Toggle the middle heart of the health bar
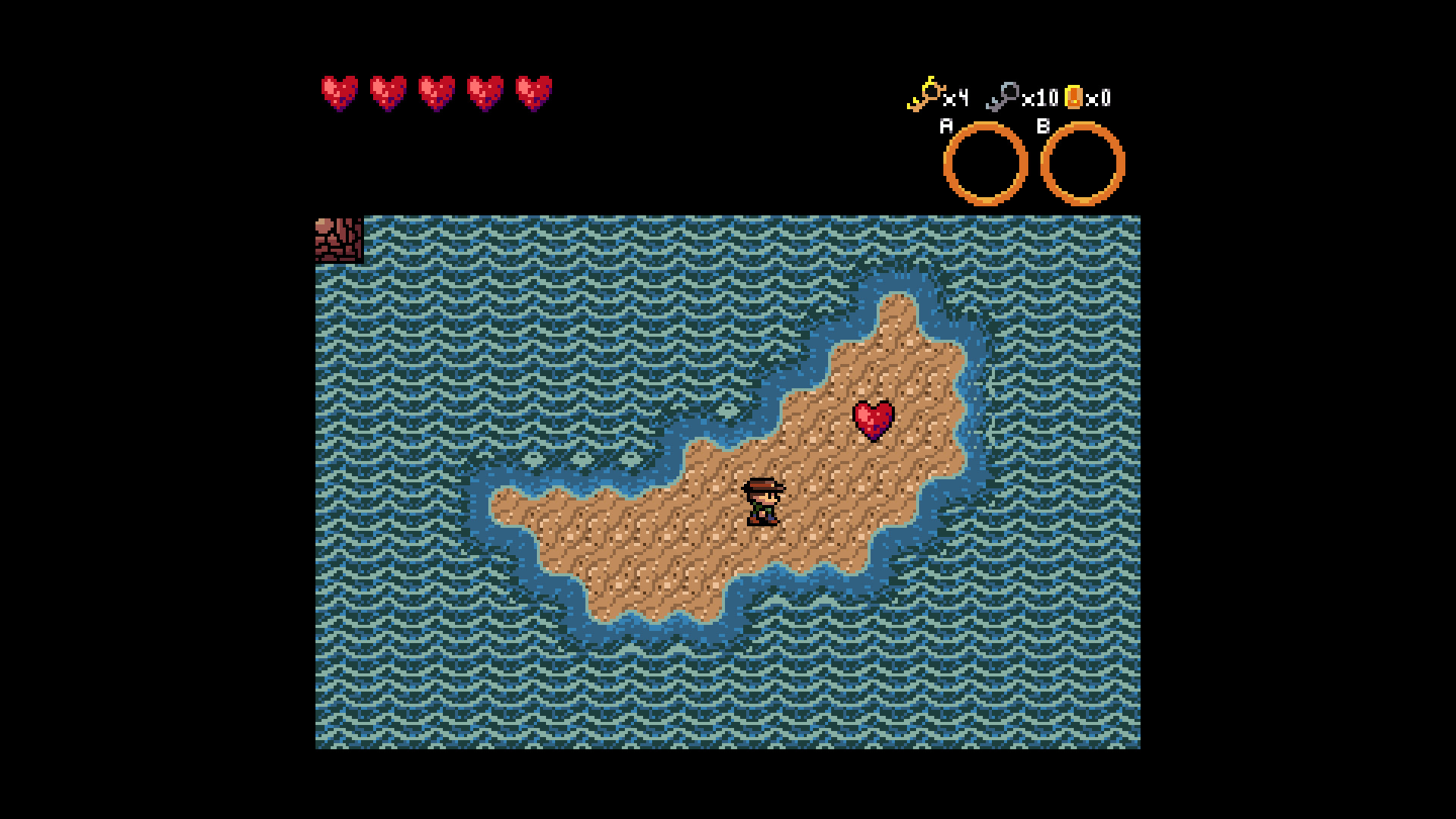Image resolution: width=1456 pixels, height=819 pixels. pos(436,93)
